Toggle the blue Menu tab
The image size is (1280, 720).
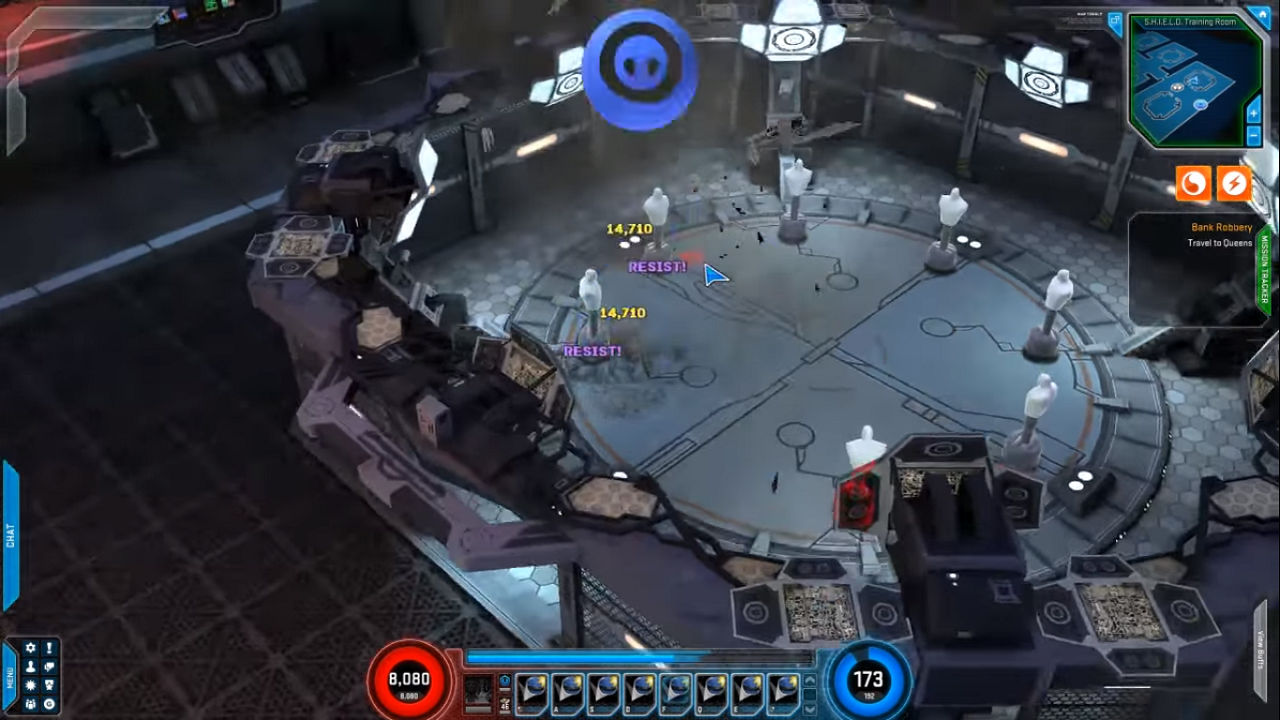9,677
